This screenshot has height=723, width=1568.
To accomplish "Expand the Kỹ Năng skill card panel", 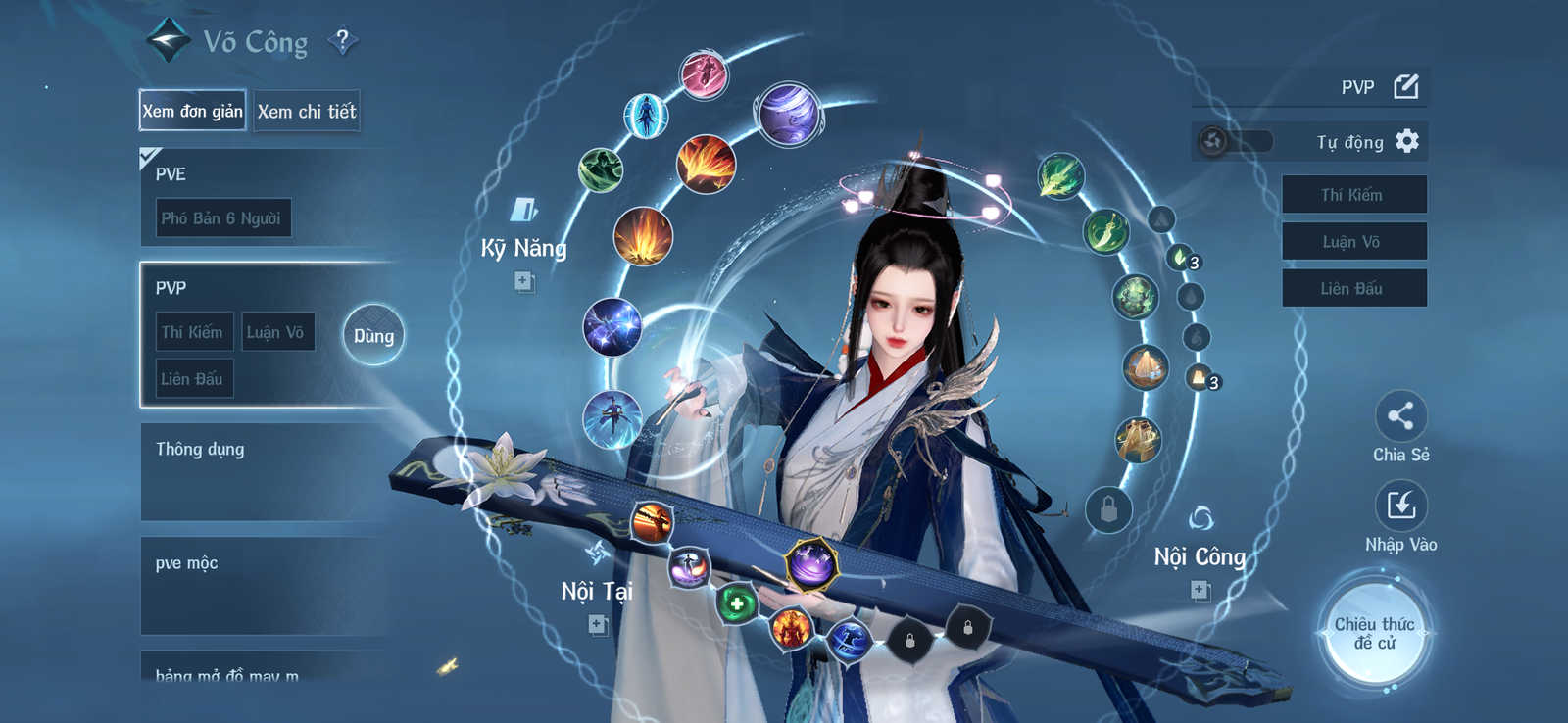I will pos(523,284).
